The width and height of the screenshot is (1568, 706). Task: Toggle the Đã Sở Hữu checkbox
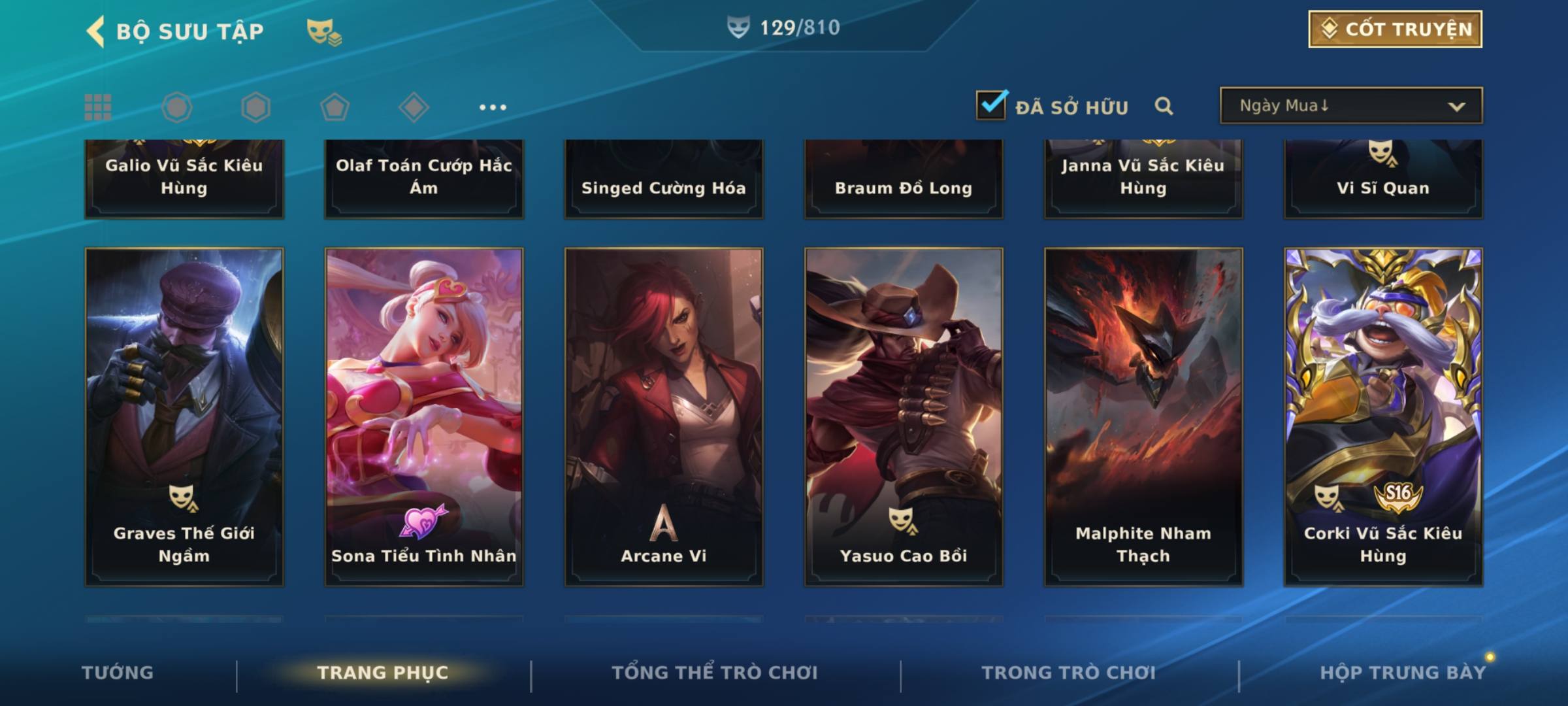[x=990, y=105]
